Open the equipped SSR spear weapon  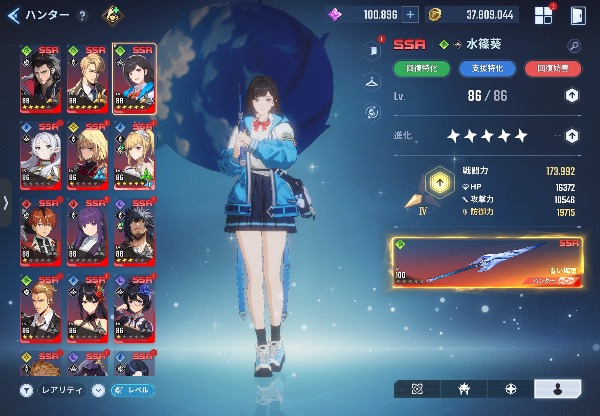point(488,263)
